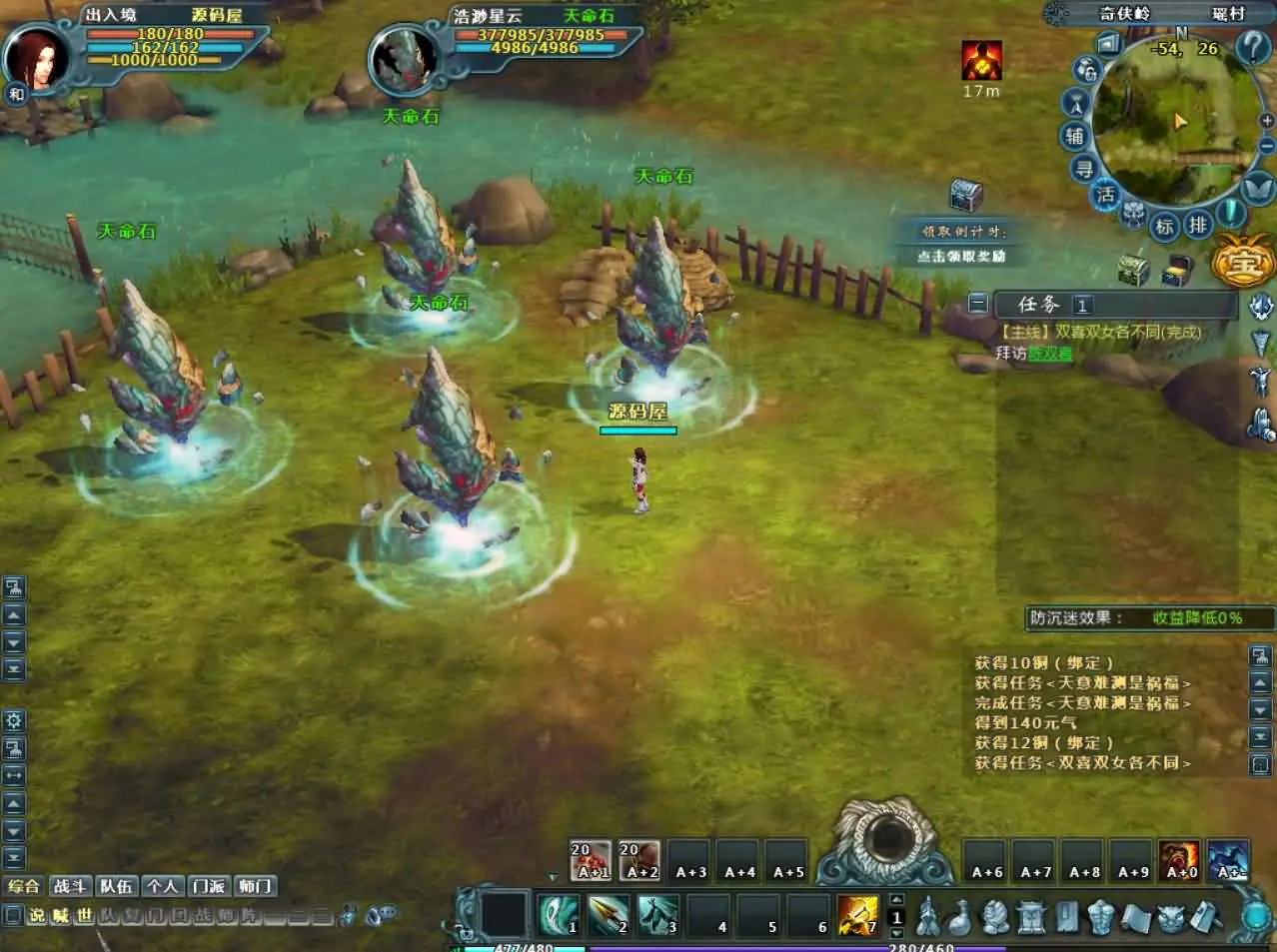The width and height of the screenshot is (1277, 952).
Task: Choose the 综合 chat tab
Action: [24, 886]
